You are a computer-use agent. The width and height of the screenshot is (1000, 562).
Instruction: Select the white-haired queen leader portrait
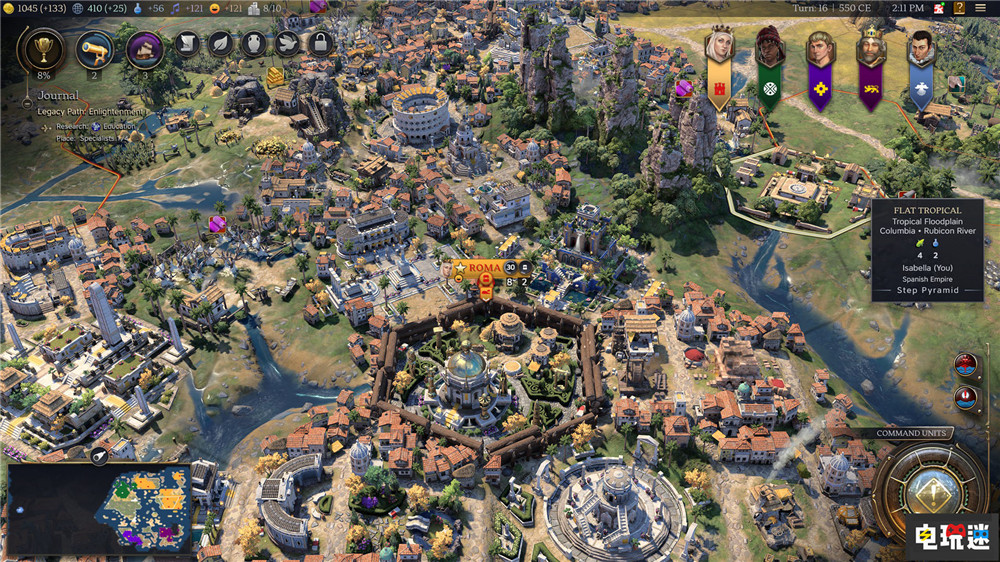(x=719, y=47)
